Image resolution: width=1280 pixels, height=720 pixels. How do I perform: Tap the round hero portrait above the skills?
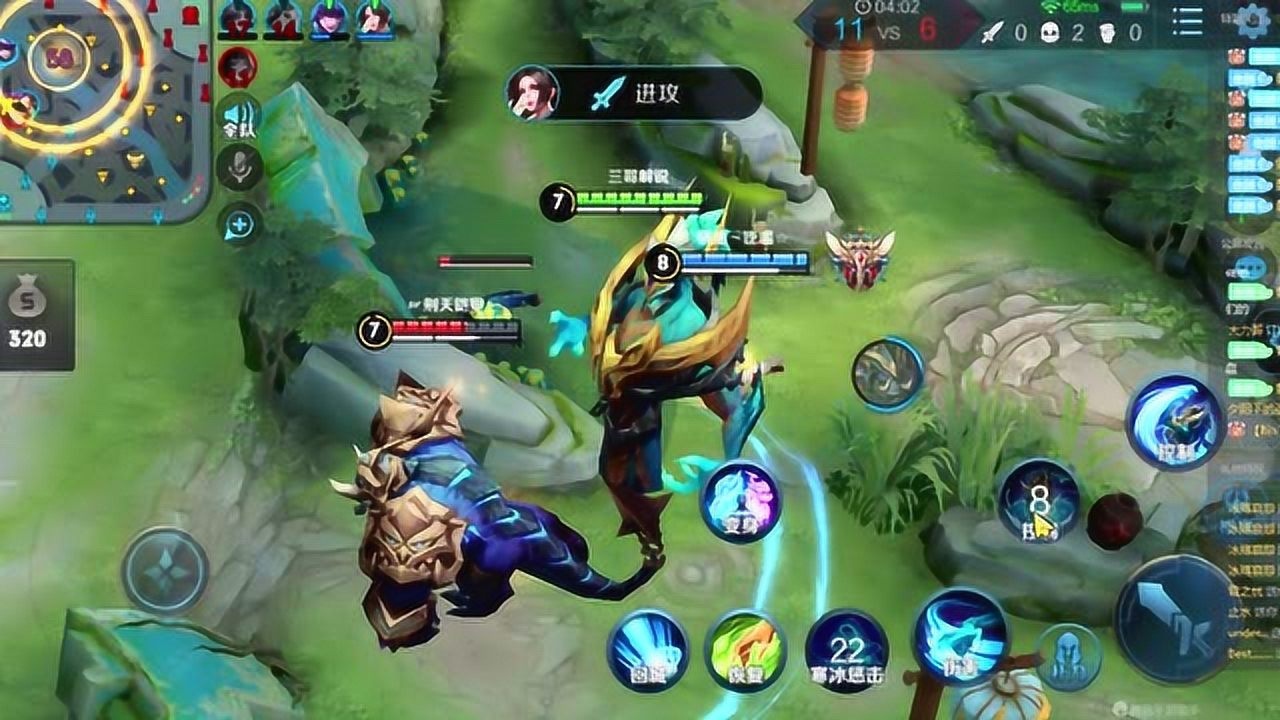(x=887, y=374)
